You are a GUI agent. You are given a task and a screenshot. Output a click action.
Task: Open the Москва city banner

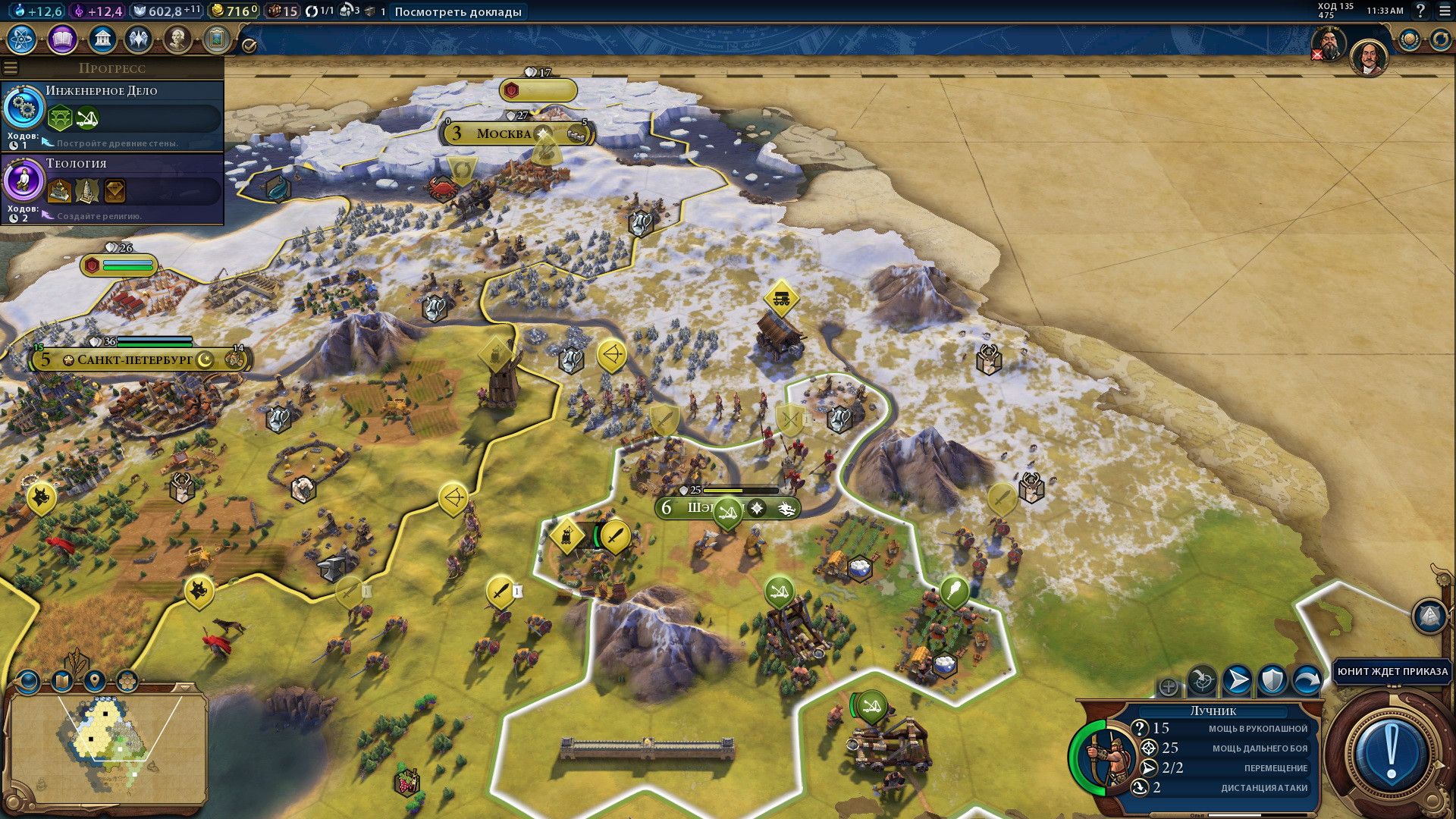coord(504,134)
